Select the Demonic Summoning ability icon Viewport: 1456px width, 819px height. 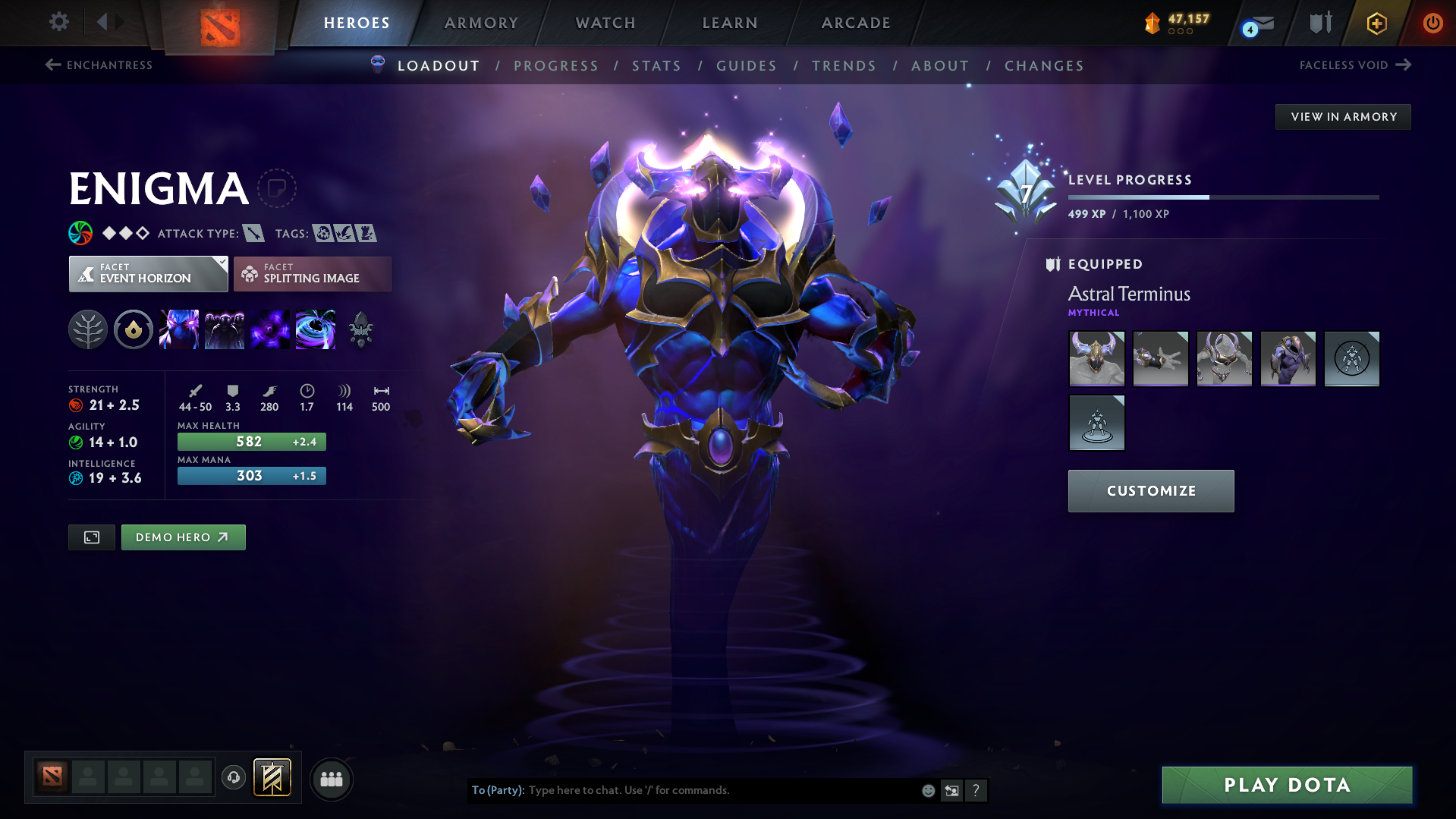[225, 329]
